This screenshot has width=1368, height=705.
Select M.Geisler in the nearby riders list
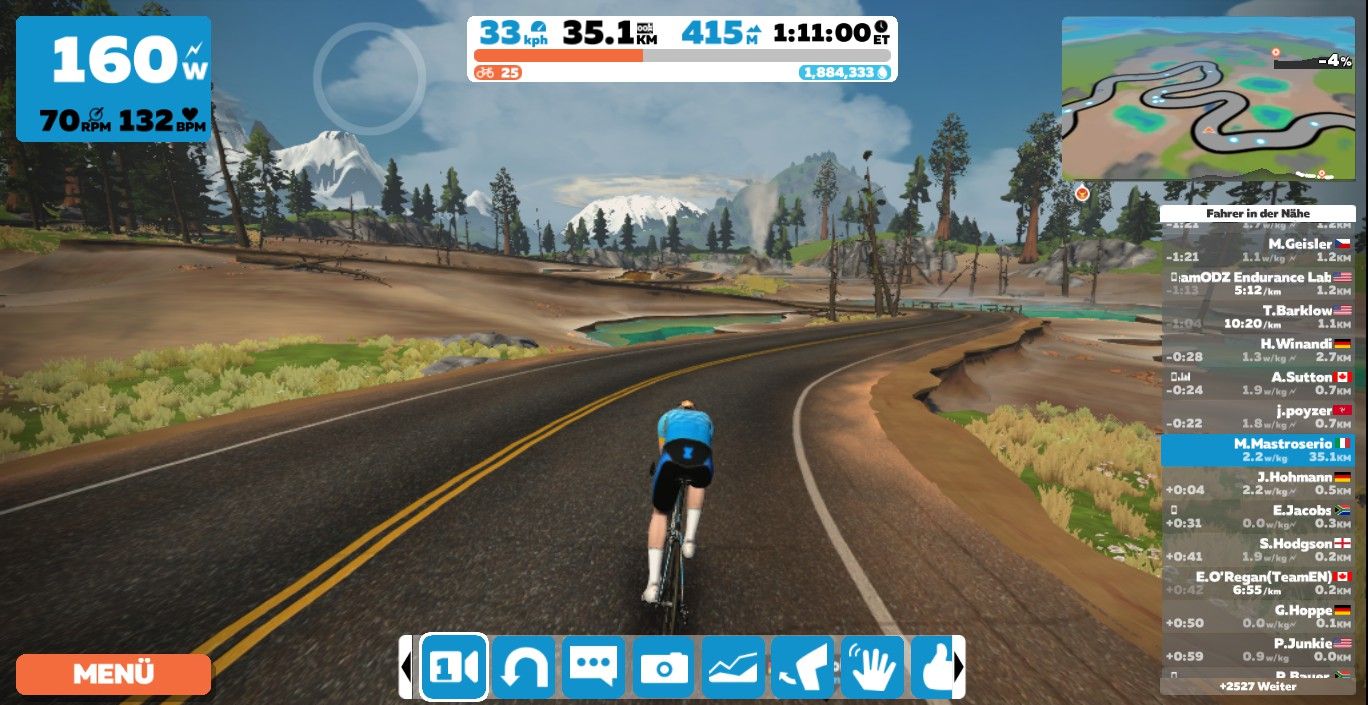coord(1258,250)
